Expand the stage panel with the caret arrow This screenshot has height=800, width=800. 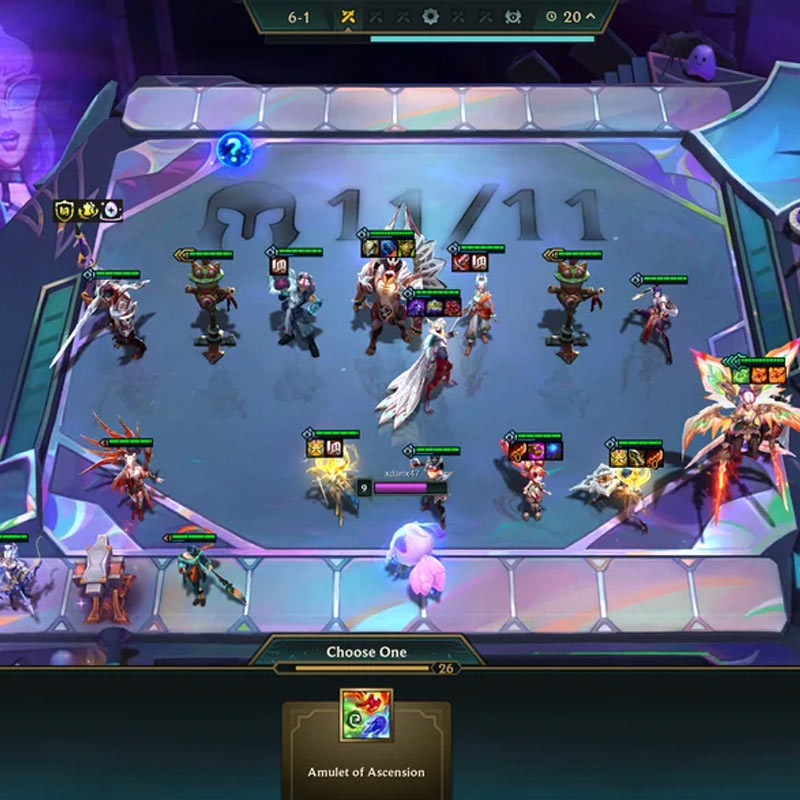589,16
